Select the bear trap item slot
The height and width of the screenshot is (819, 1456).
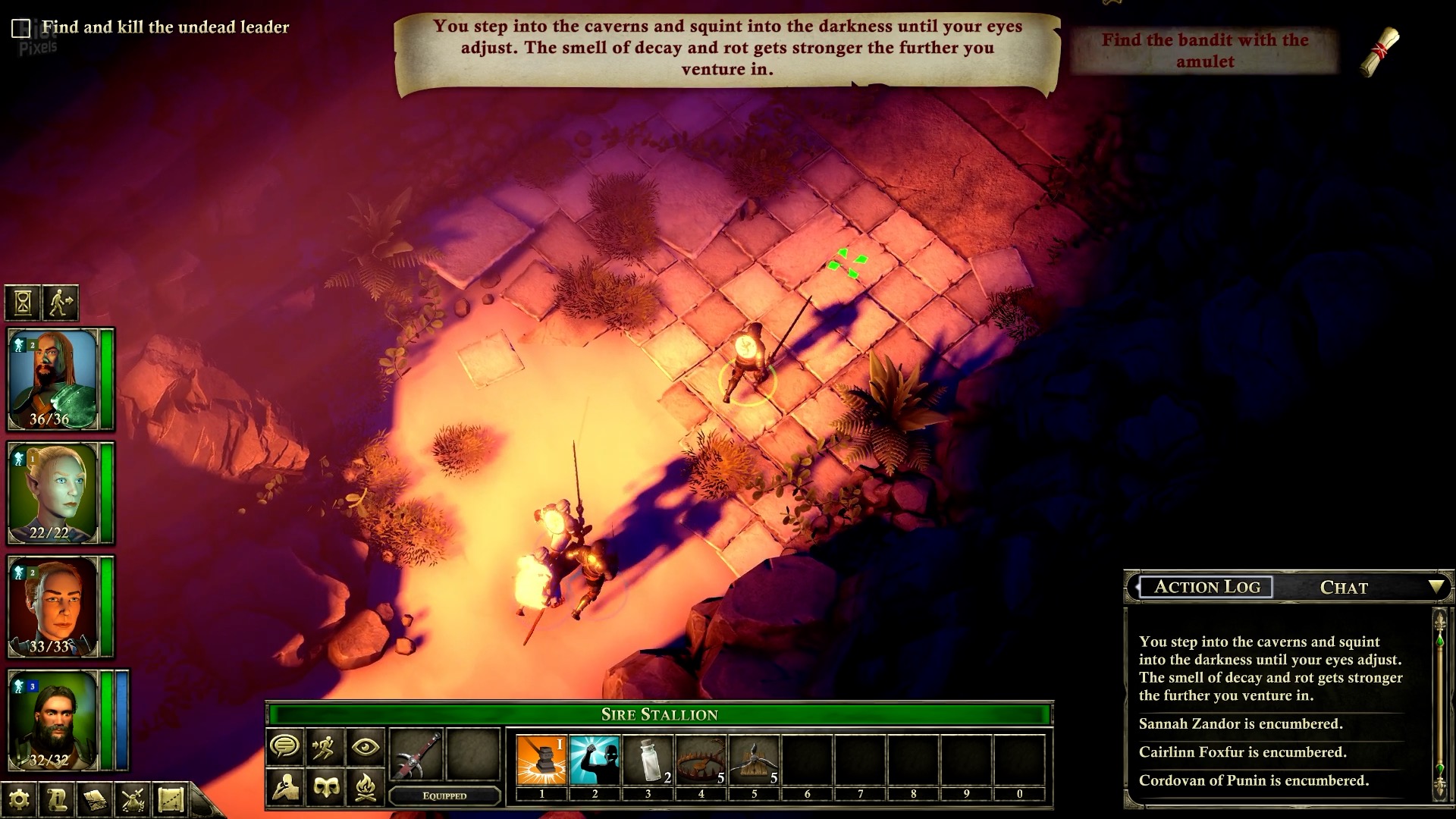[701, 760]
